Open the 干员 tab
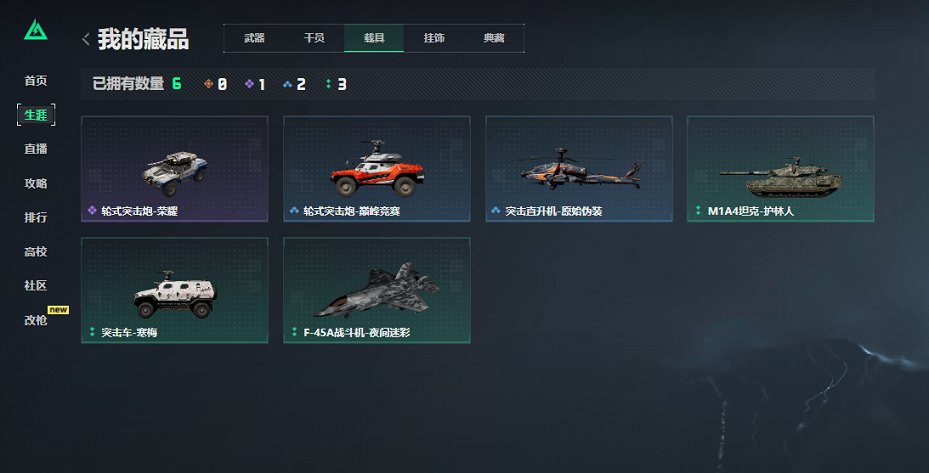The height and width of the screenshot is (473, 929). [314, 38]
